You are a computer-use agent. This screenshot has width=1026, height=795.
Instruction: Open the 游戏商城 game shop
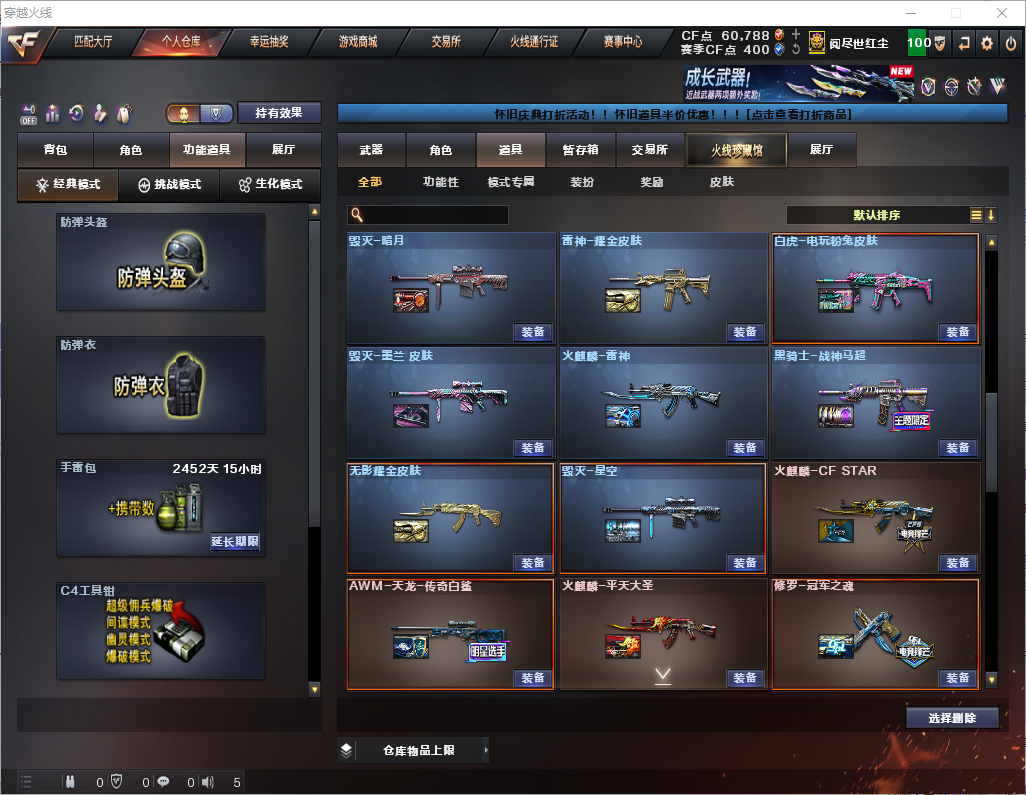(358, 43)
